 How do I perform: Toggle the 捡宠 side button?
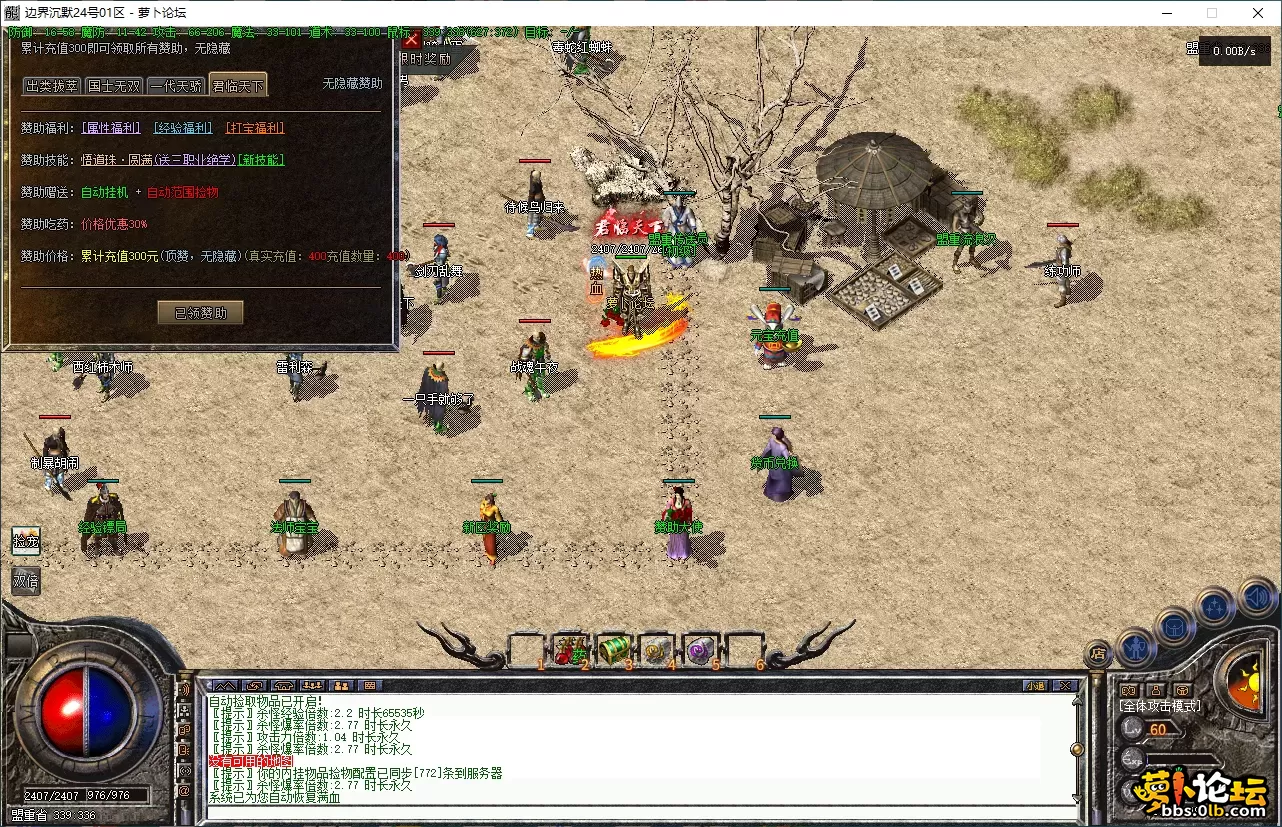(26, 541)
